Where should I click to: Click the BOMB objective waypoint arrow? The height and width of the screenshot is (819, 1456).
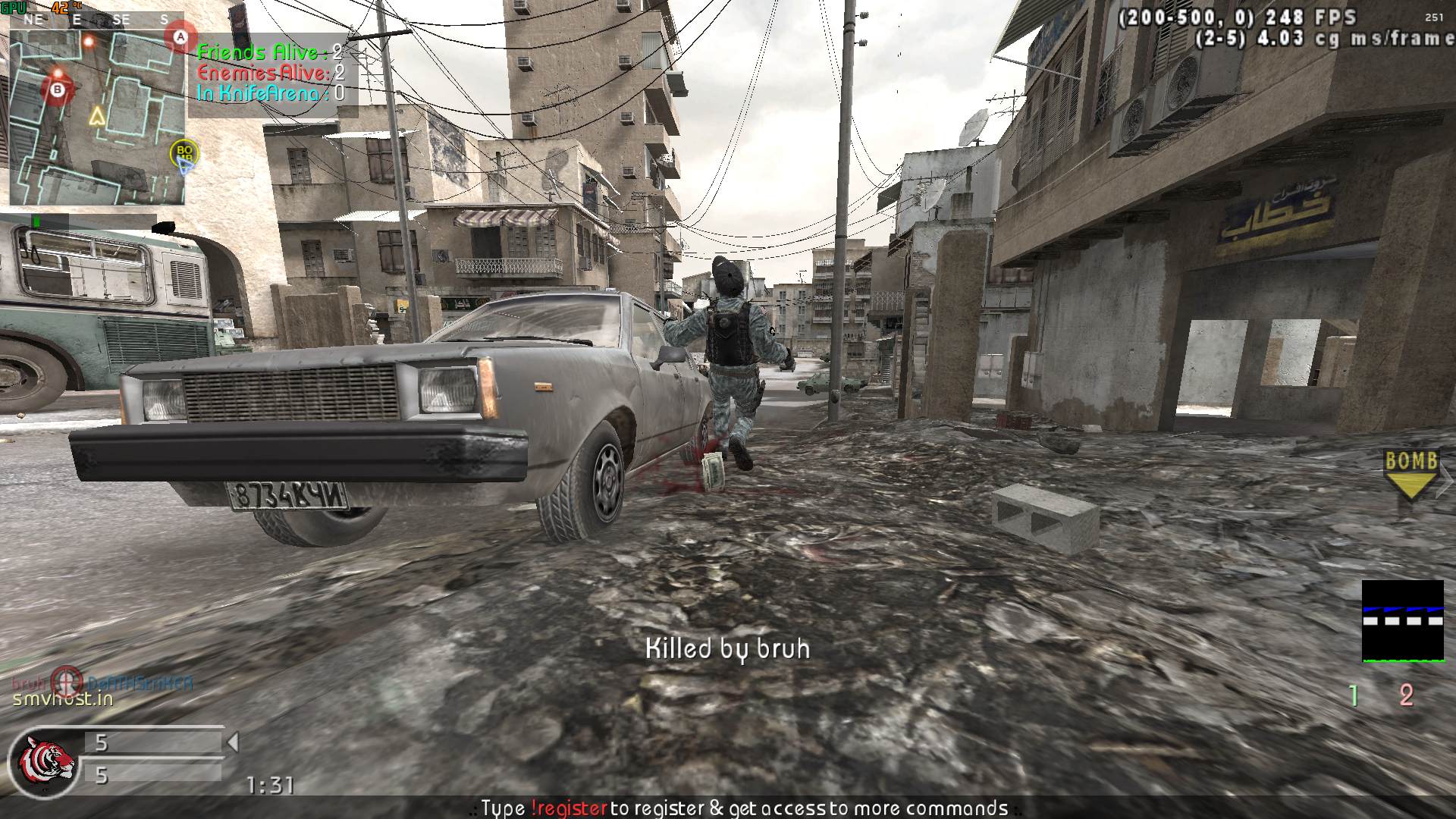(x=1410, y=475)
